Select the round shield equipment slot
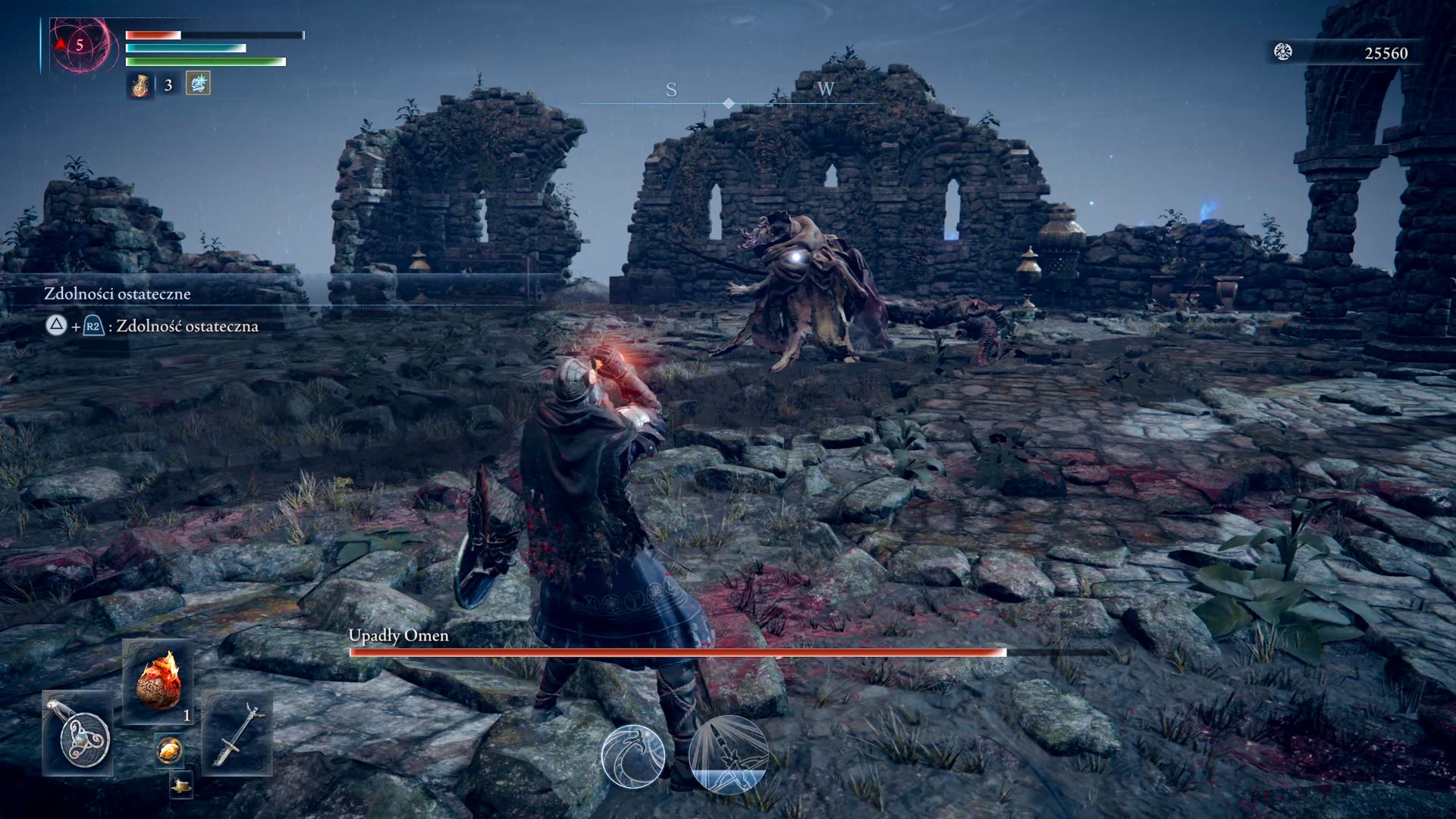Viewport: 1456px width, 819px height. tap(78, 733)
